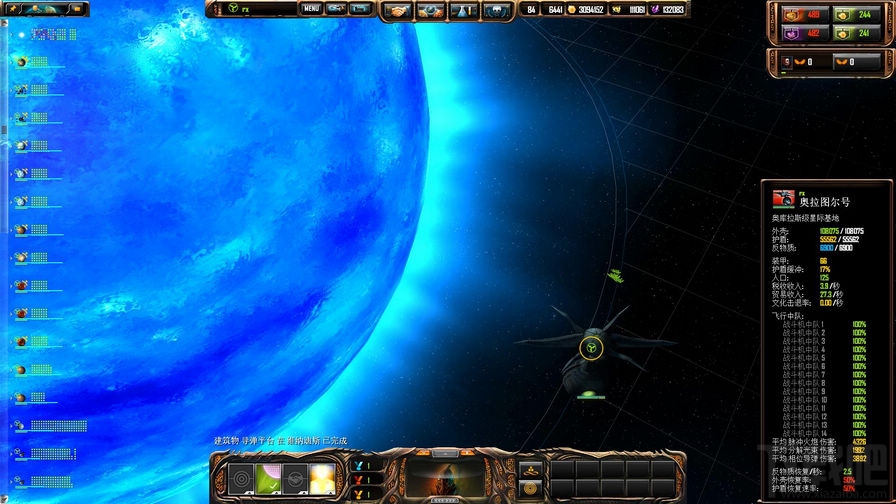Open the diplomacy handshake screen
The height and width of the screenshot is (504, 896).
click(x=399, y=10)
